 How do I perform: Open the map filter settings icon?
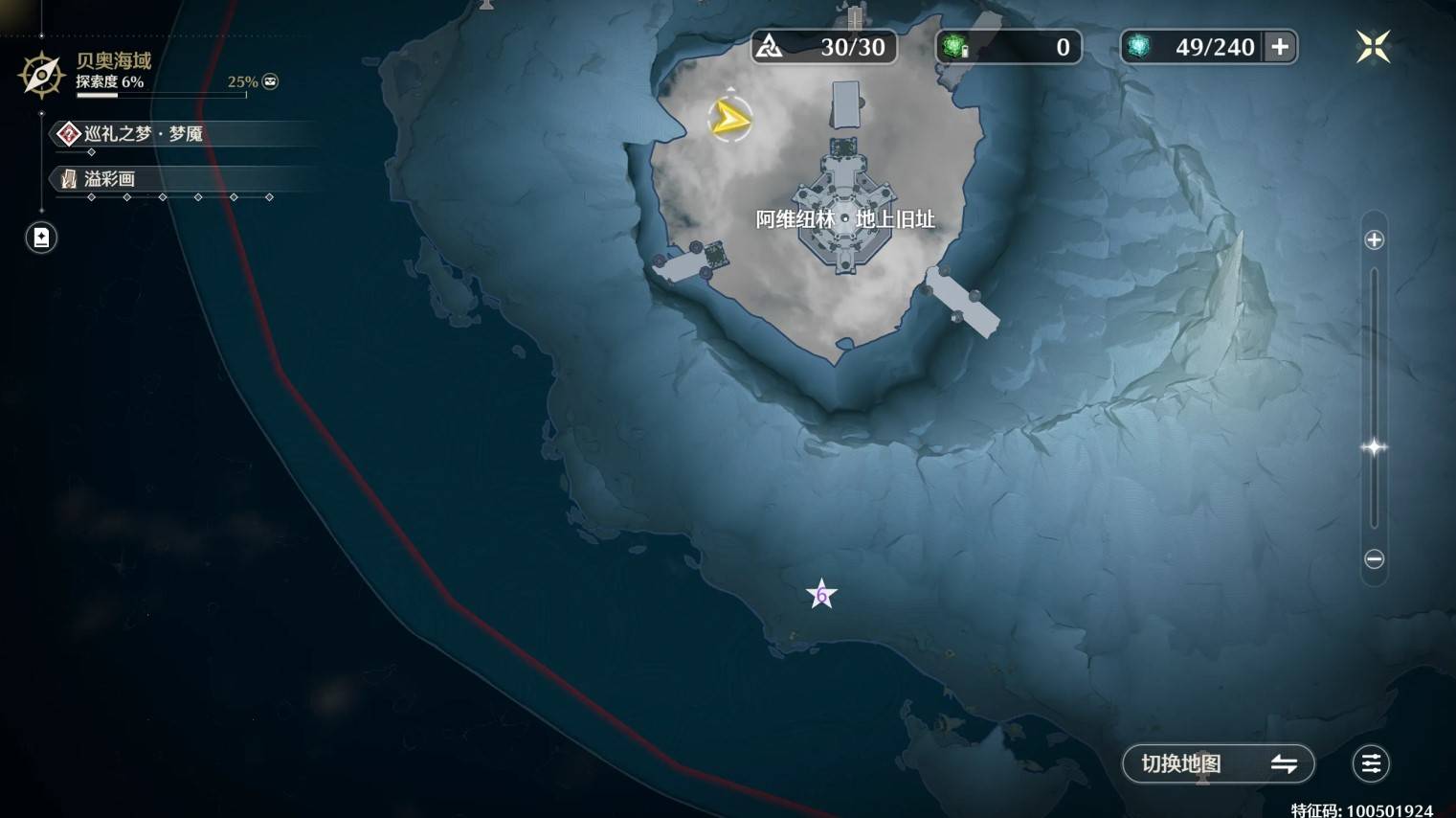coord(1371,763)
